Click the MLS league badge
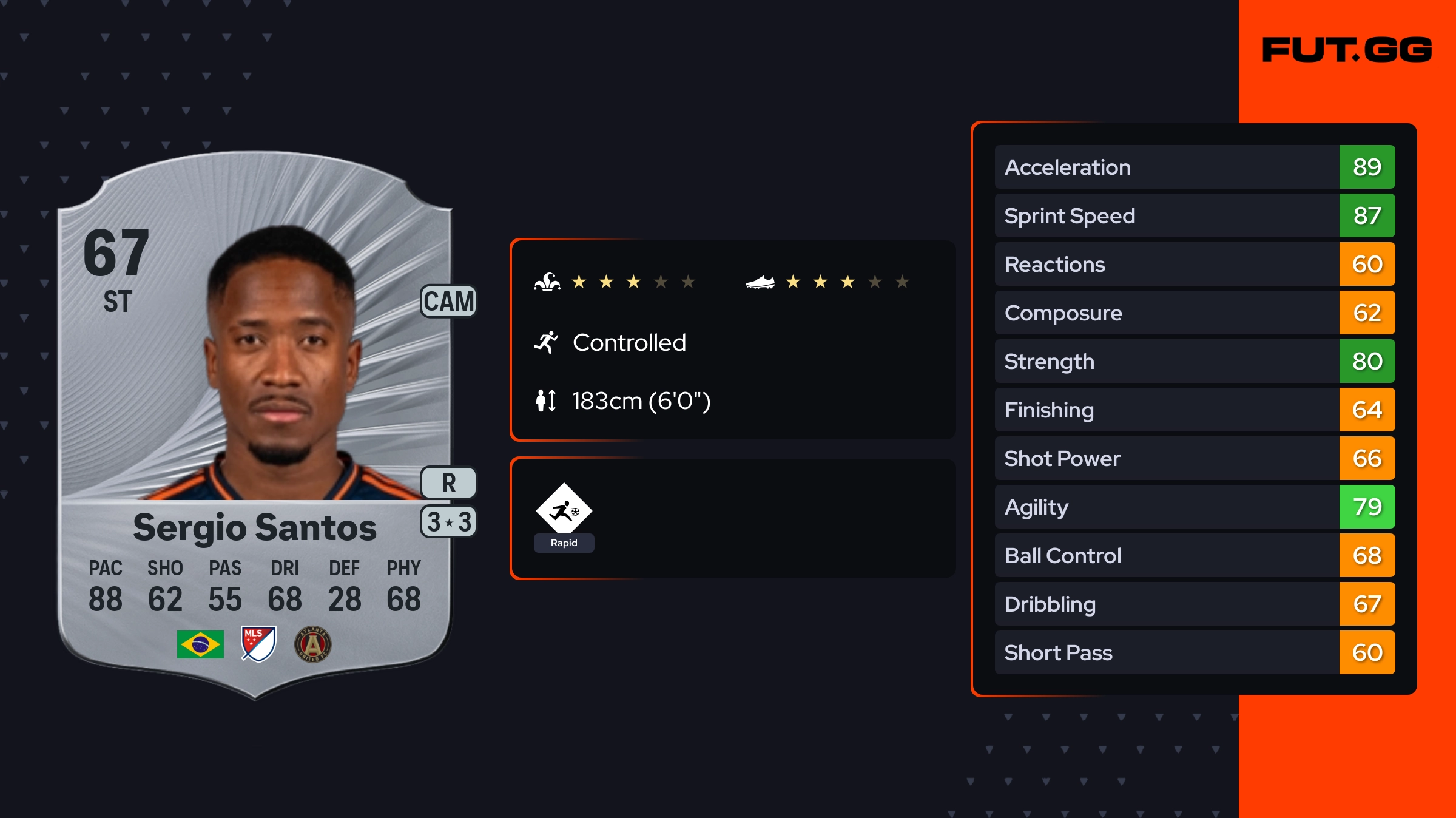The width and height of the screenshot is (1456, 818). tap(258, 644)
